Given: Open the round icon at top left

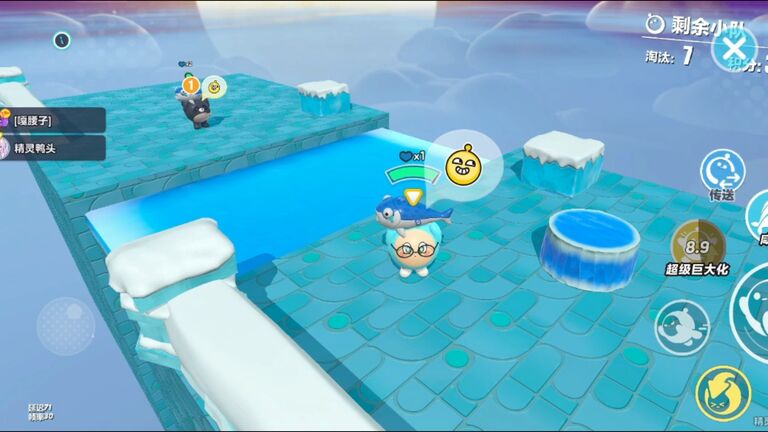Looking at the screenshot, I should click(x=62, y=40).
